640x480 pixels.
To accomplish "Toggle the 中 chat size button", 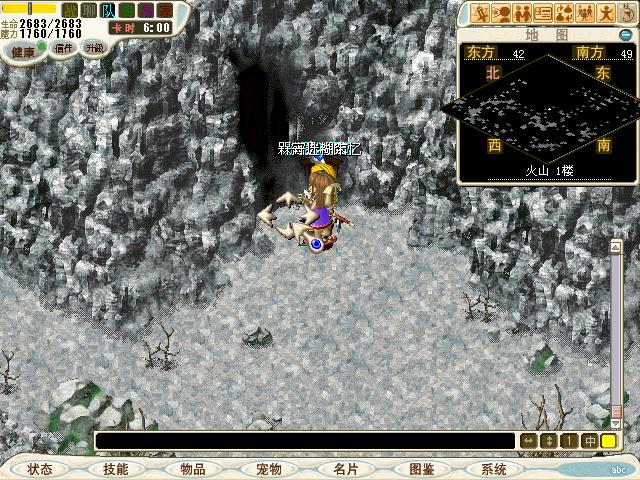I will coord(590,440).
